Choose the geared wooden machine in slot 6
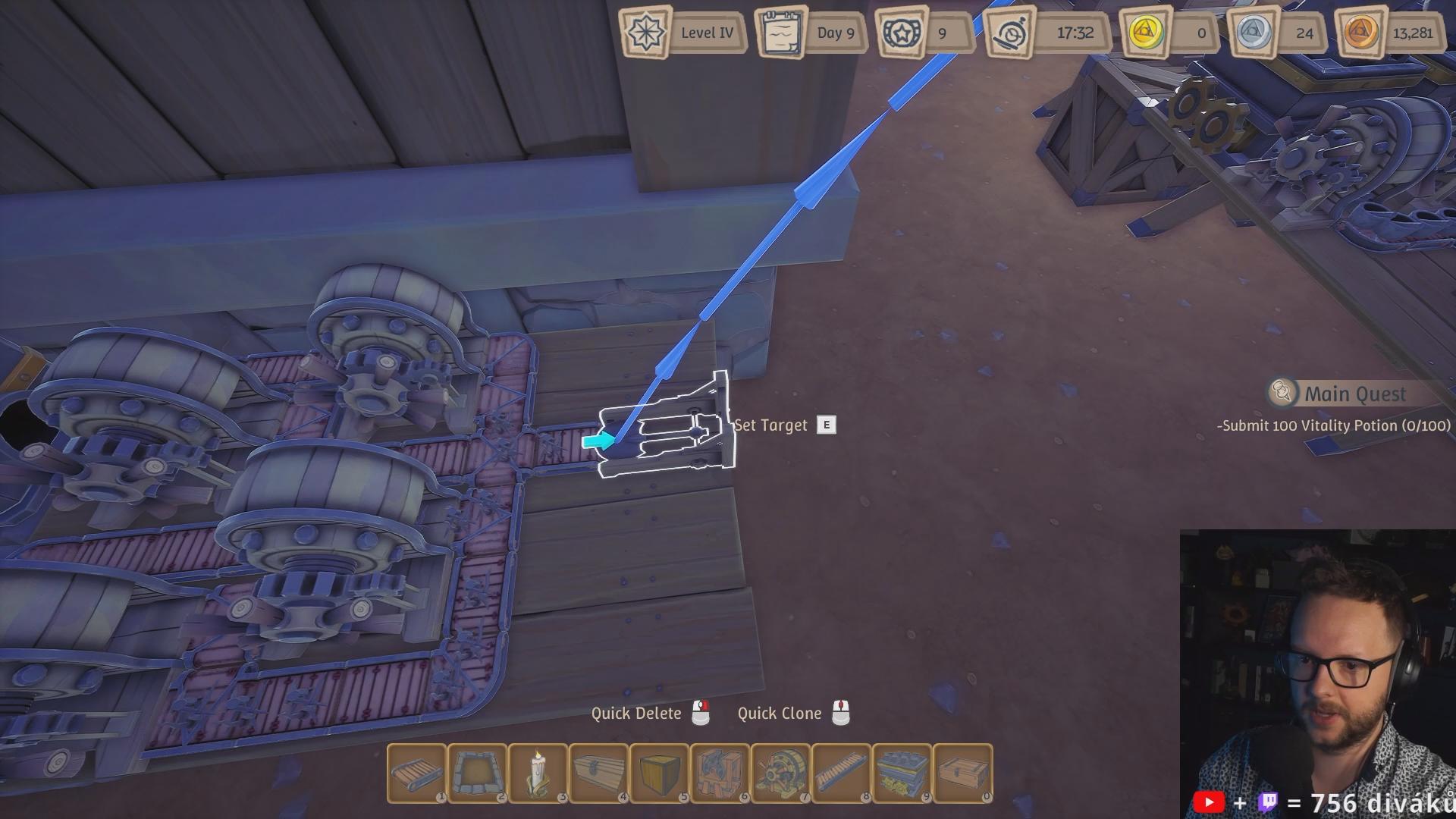1456x819 pixels. pos(720,773)
